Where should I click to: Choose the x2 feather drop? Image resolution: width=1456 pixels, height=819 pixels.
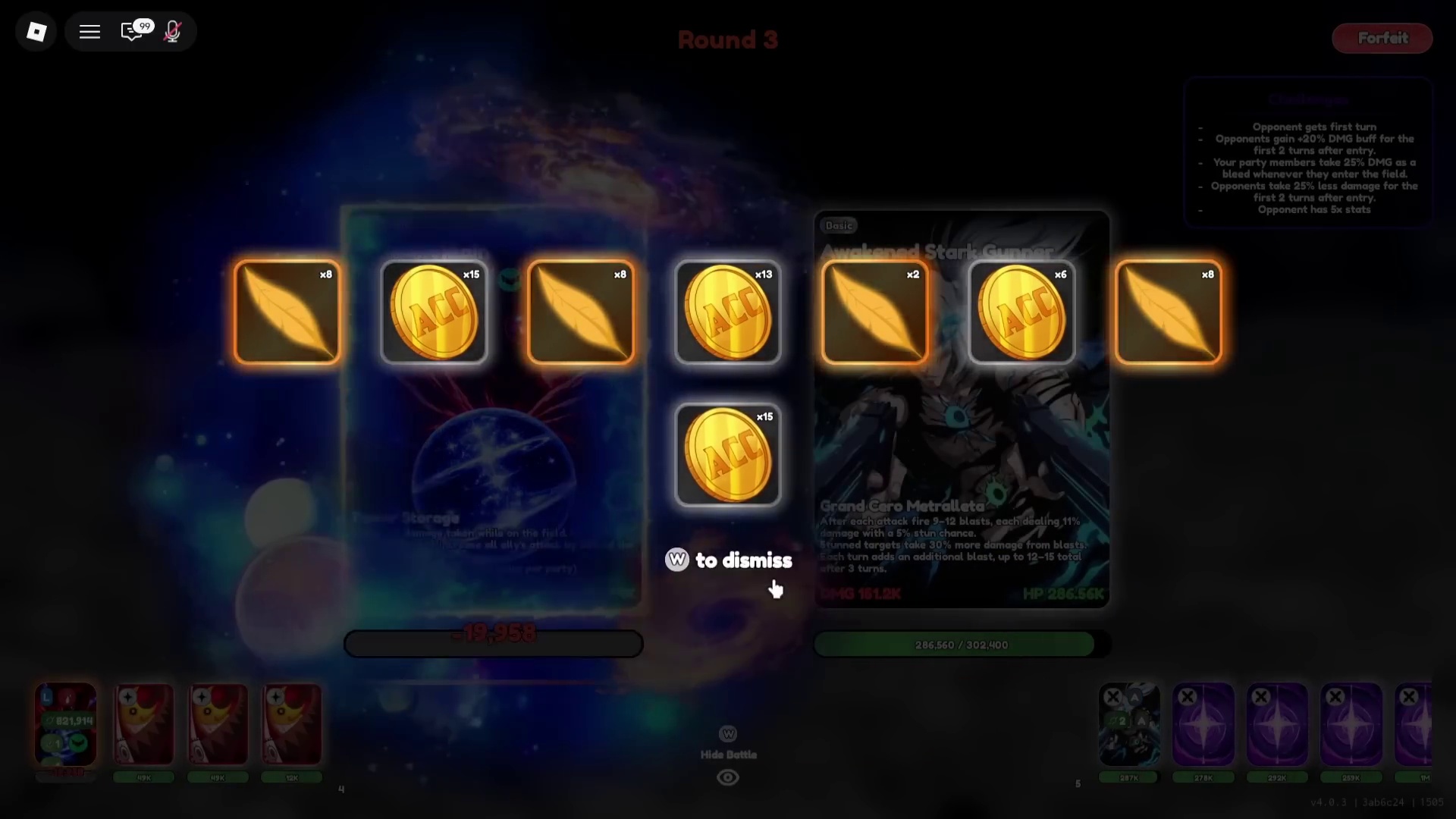click(x=874, y=312)
